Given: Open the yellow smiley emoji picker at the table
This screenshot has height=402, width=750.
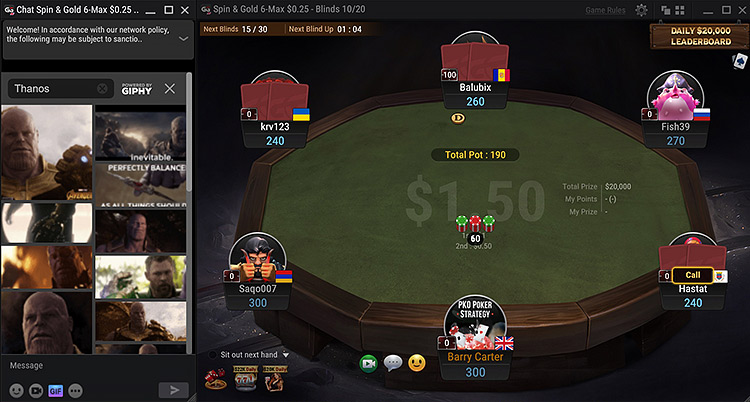Looking at the screenshot, I should point(417,363).
